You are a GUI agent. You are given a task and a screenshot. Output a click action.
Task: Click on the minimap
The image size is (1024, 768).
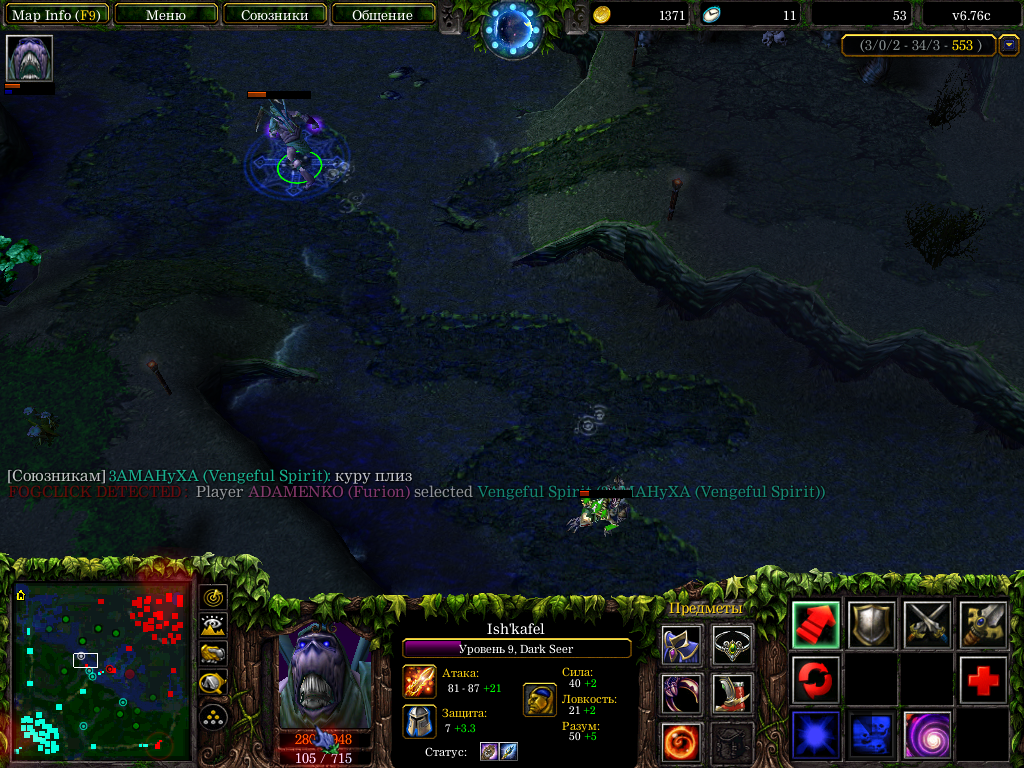101,669
